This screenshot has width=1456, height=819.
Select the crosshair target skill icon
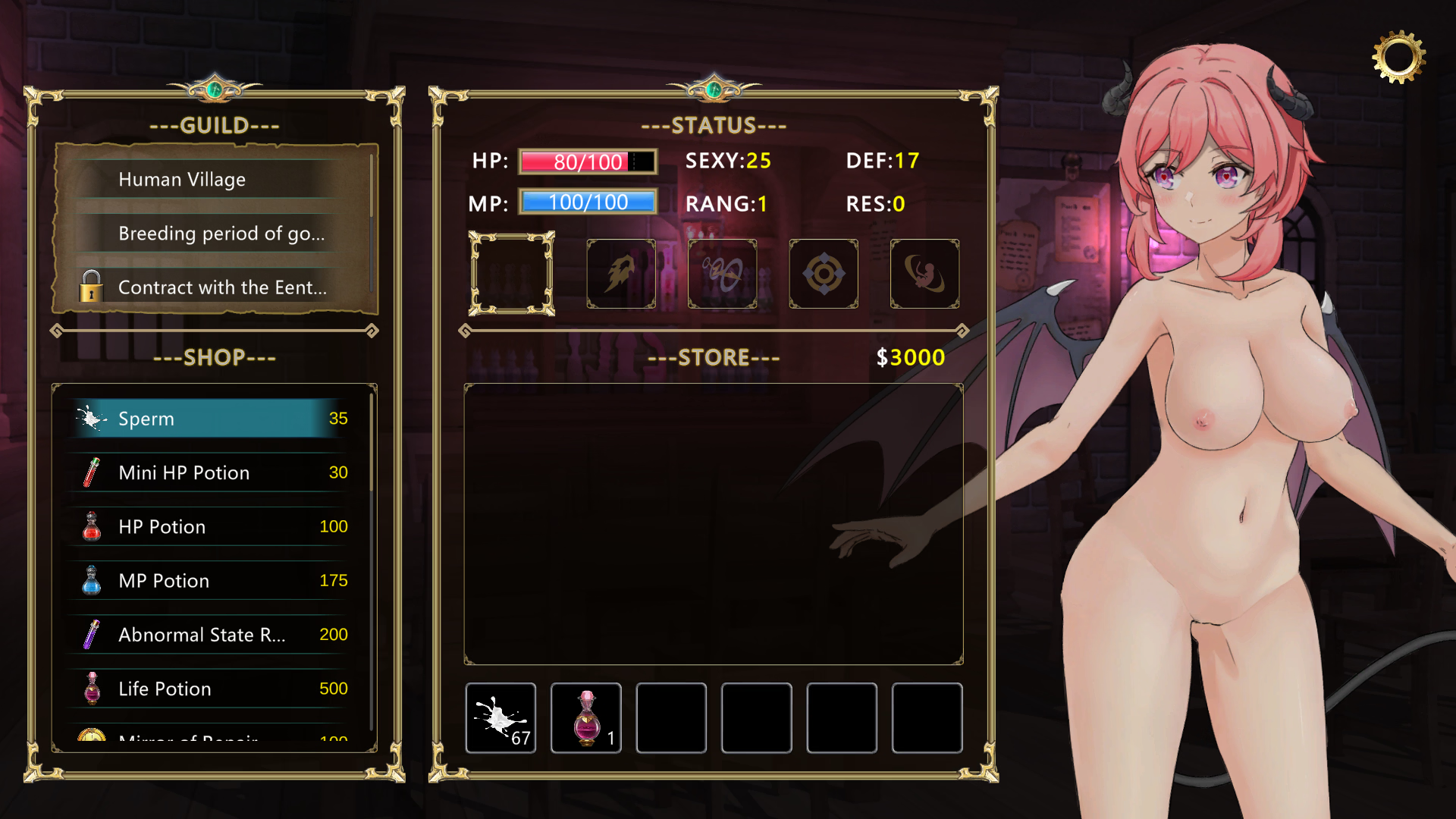click(824, 274)
